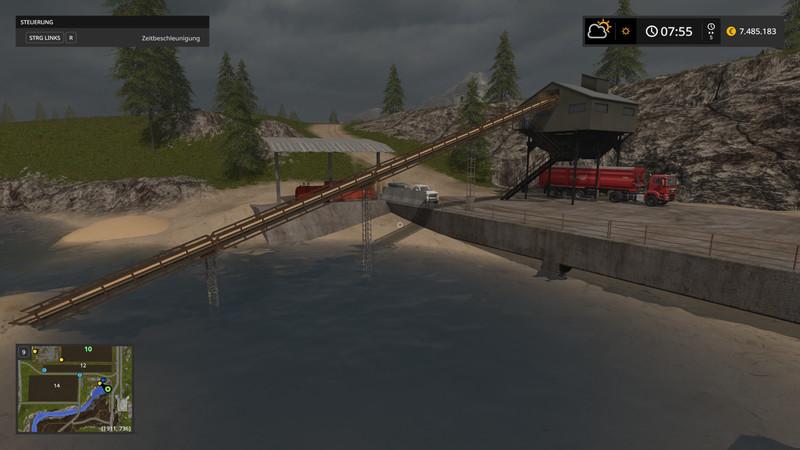The image size is (800, 450).
Task: Click field 14 on the minimap
Action: 57,385
